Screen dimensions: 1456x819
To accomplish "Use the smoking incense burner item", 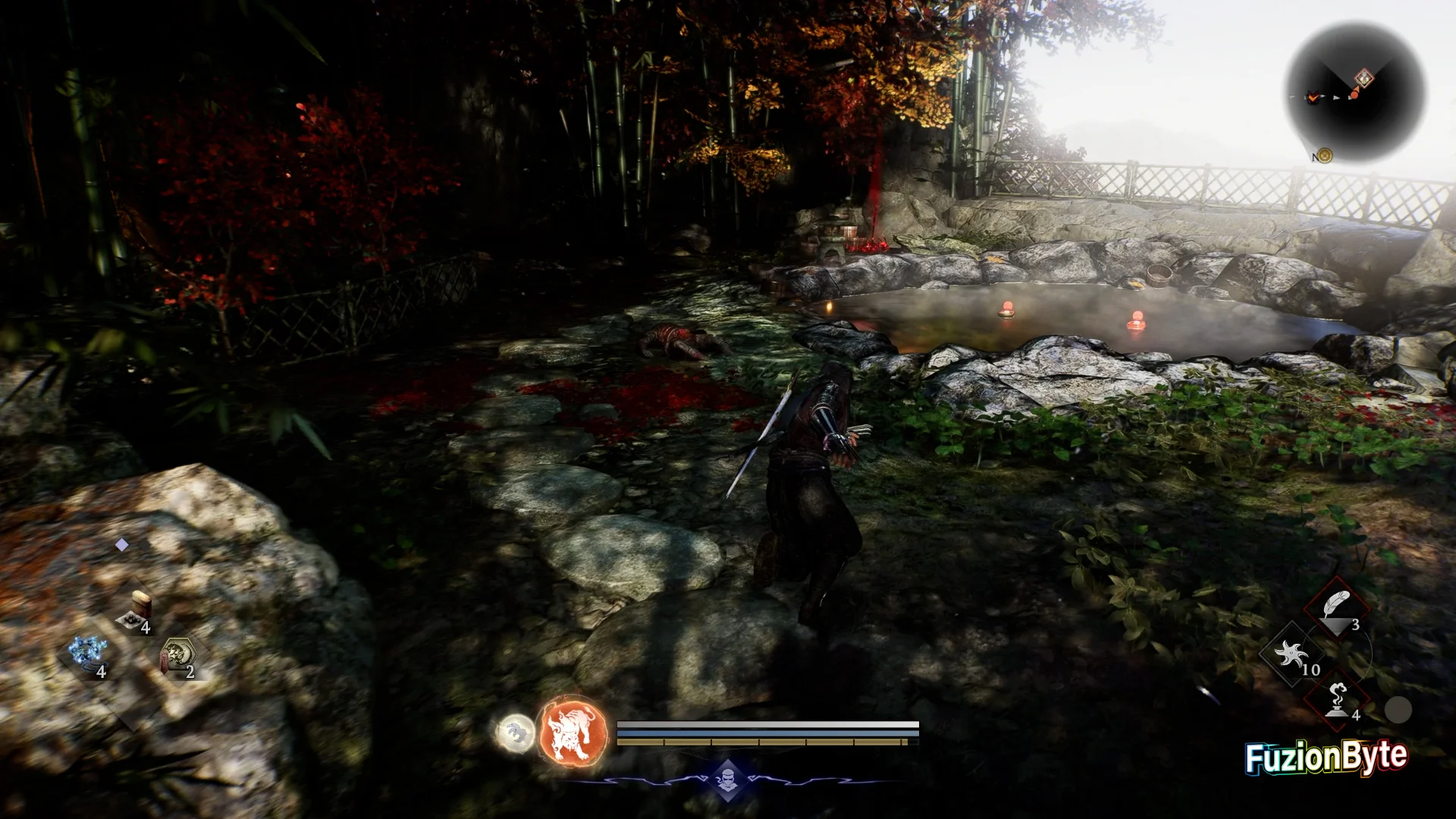I will 1336,699.
